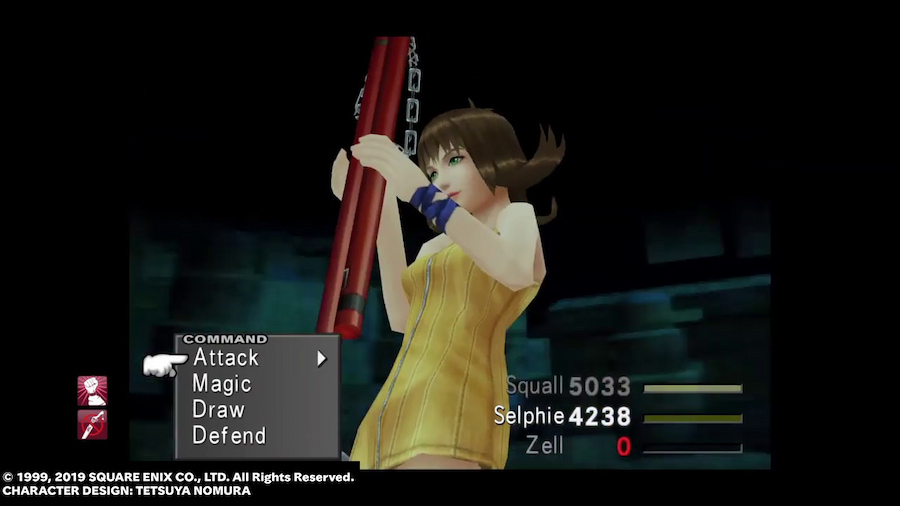
Task: Toggle the crossed-out sword icon
Action: pyautogui.click(x=92, y=424)
